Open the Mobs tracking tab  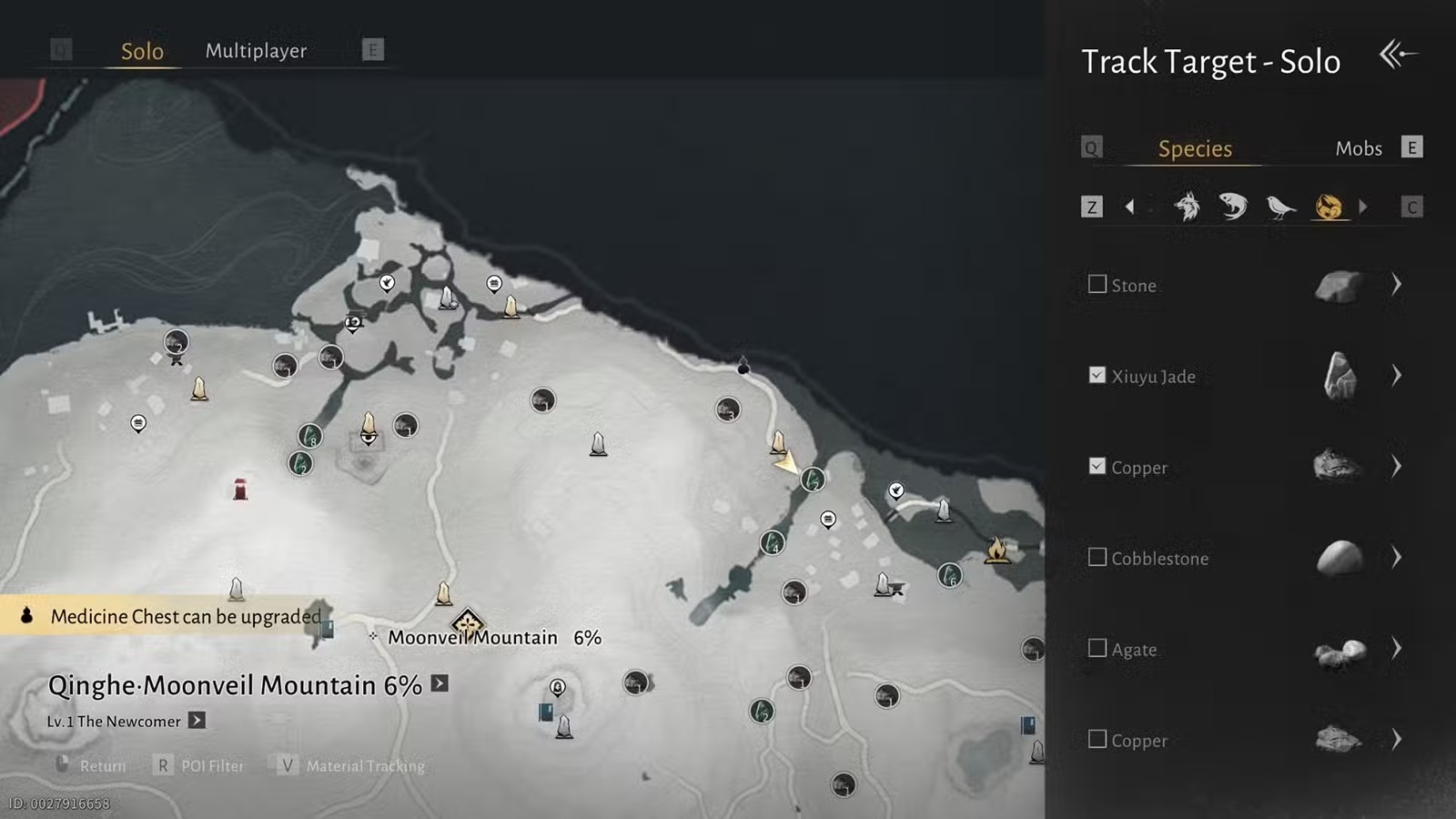(x=1358, y=148)
